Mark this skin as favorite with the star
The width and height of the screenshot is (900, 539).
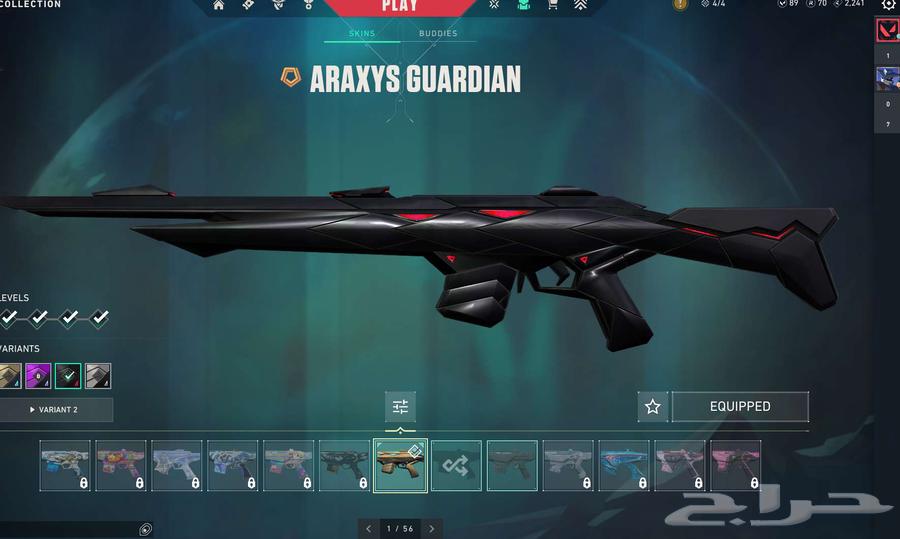(653, 407)
